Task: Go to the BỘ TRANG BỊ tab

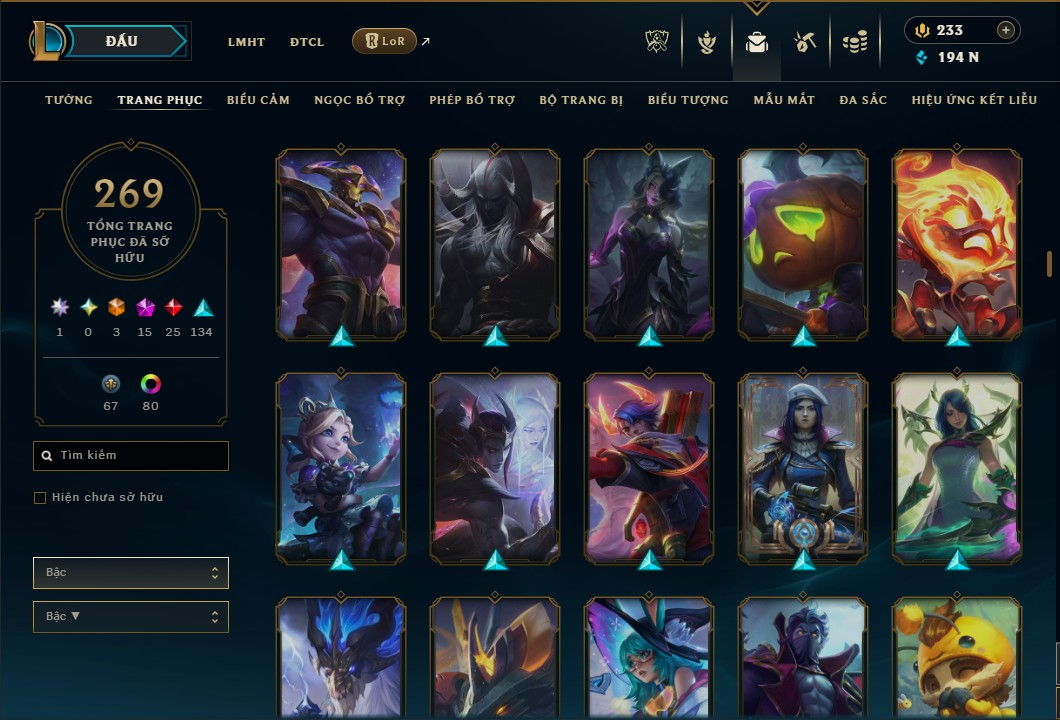Action: (x=581, y=100)
